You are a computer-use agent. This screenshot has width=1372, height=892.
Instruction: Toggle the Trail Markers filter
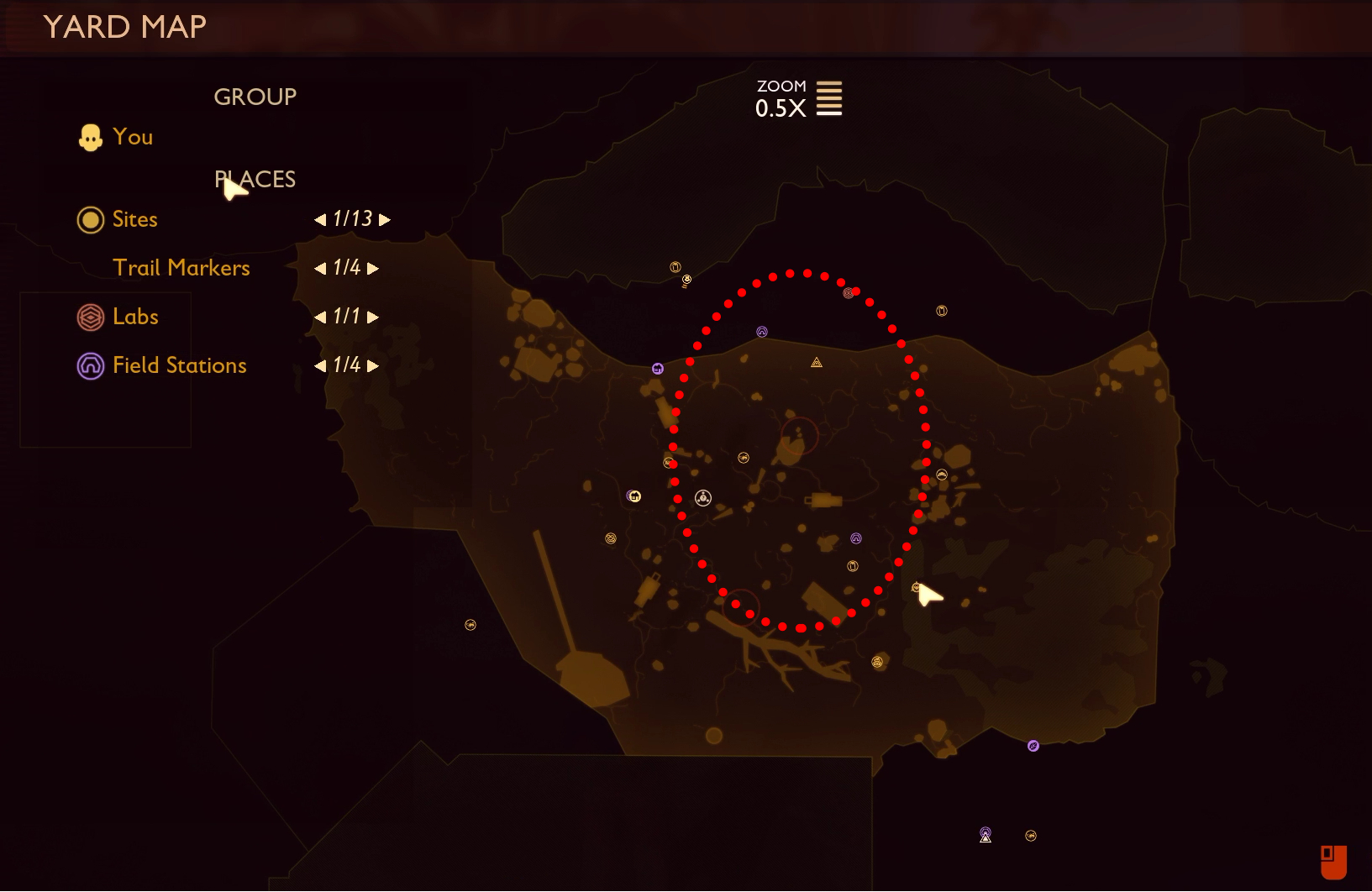pyautogui.click(x=181, y=267)
